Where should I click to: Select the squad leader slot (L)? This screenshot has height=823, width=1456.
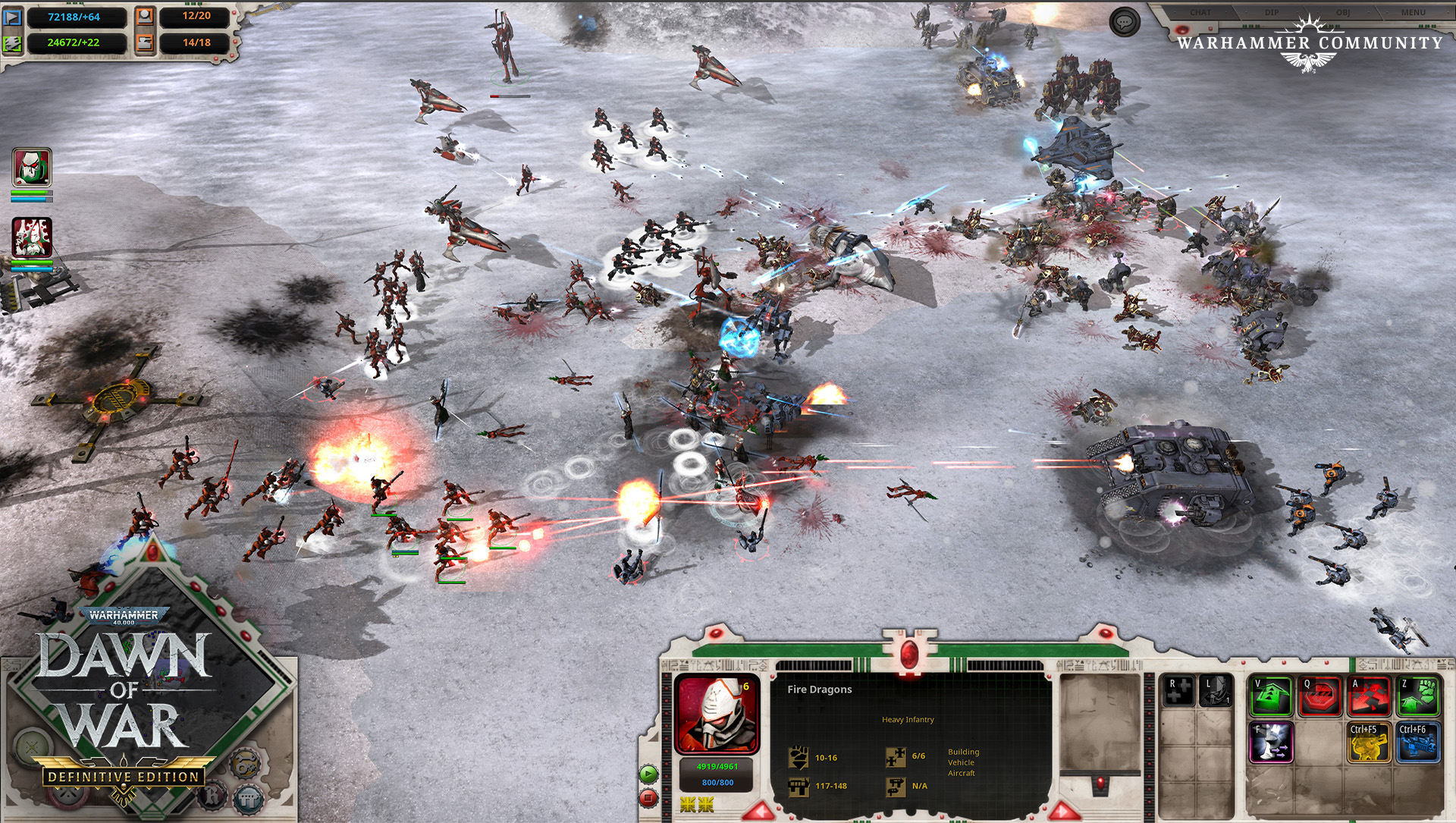[x=1215, y=692]
